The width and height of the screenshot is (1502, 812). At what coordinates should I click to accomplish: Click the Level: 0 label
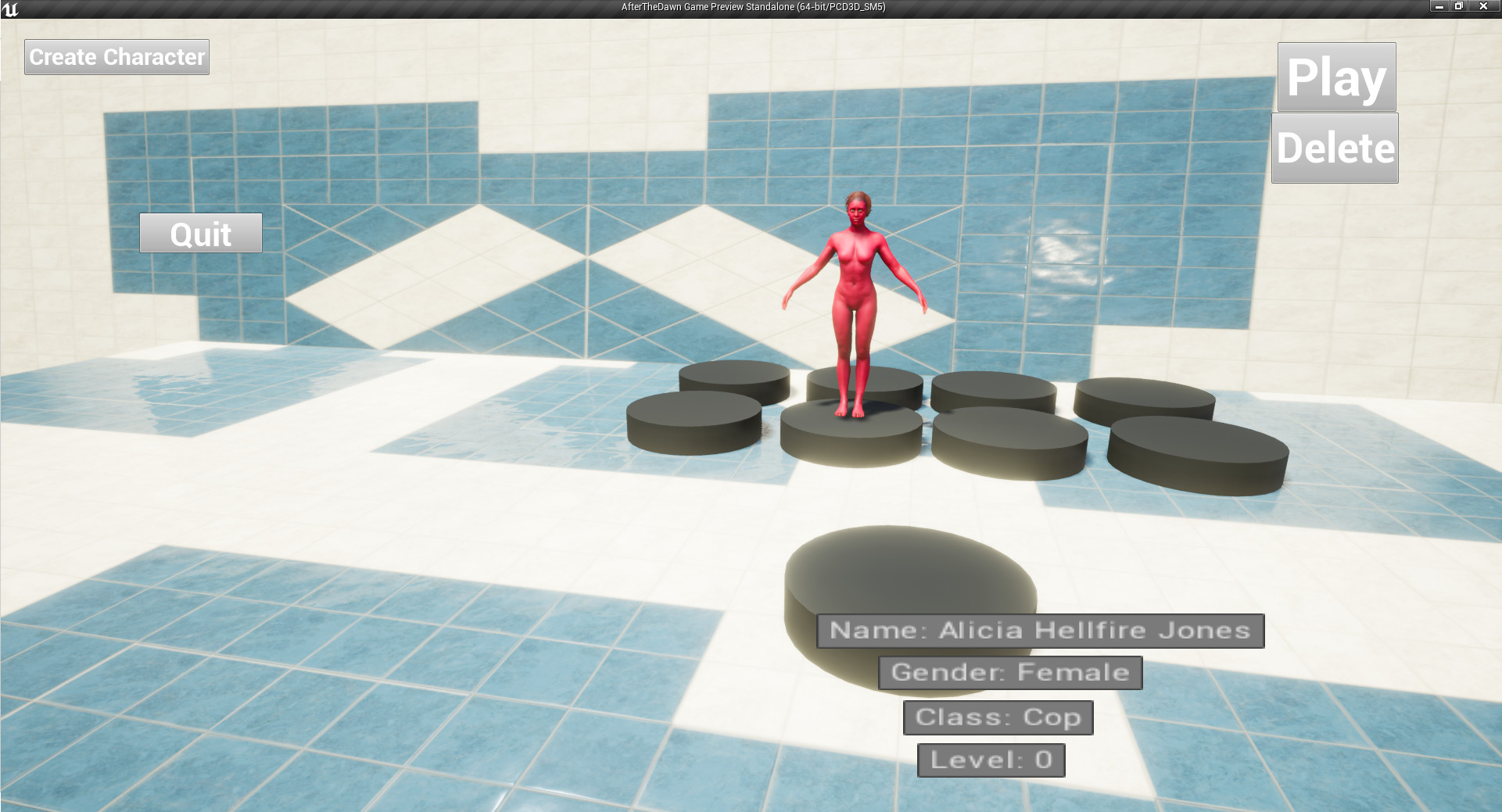[990, 759]
